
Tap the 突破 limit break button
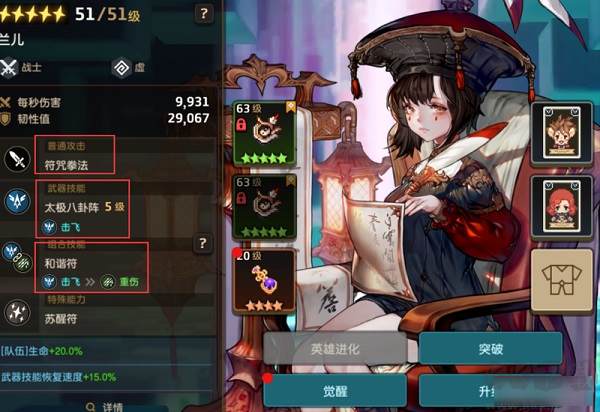(x=489, y=348)
